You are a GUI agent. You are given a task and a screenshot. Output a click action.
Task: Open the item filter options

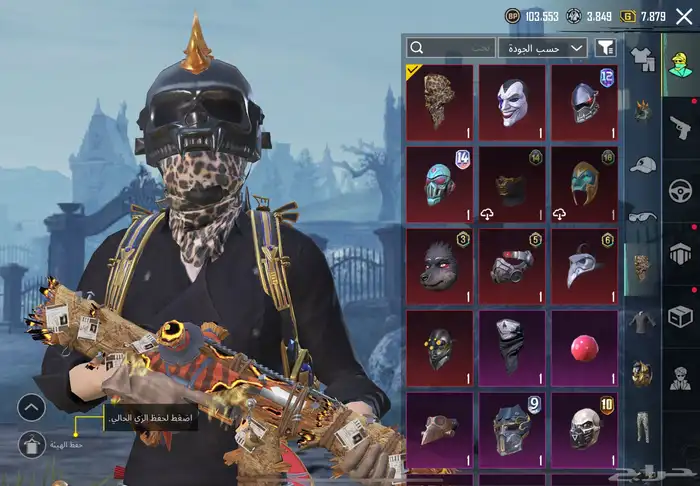point(605,47)
